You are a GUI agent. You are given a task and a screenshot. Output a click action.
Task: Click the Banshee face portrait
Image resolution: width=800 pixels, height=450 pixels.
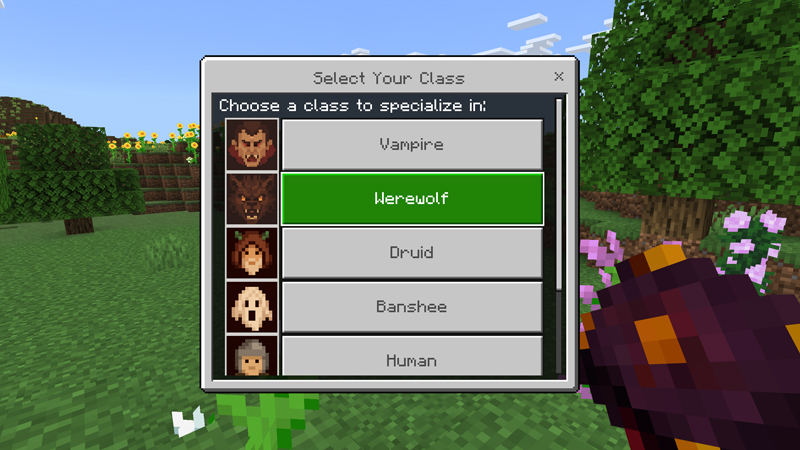pyautogui.click(x=252, y=307)
